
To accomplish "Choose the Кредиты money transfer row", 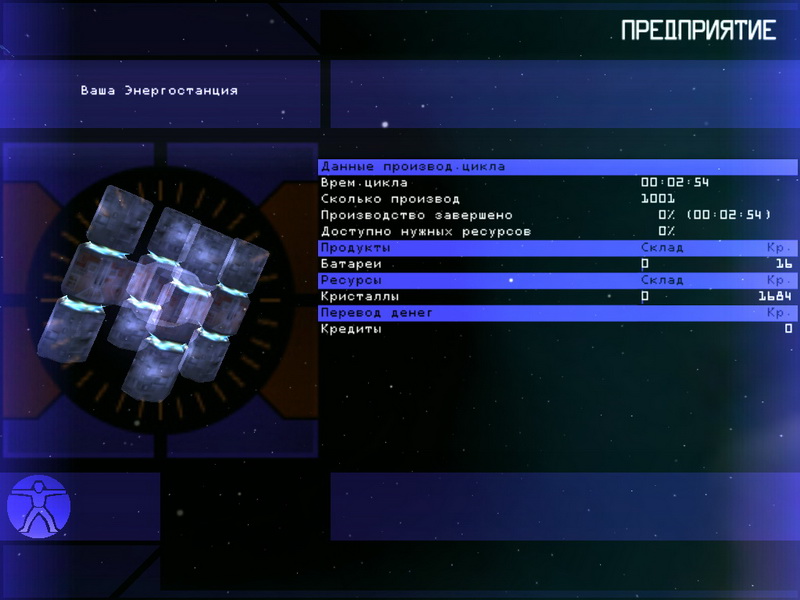I will pos(557,329).
